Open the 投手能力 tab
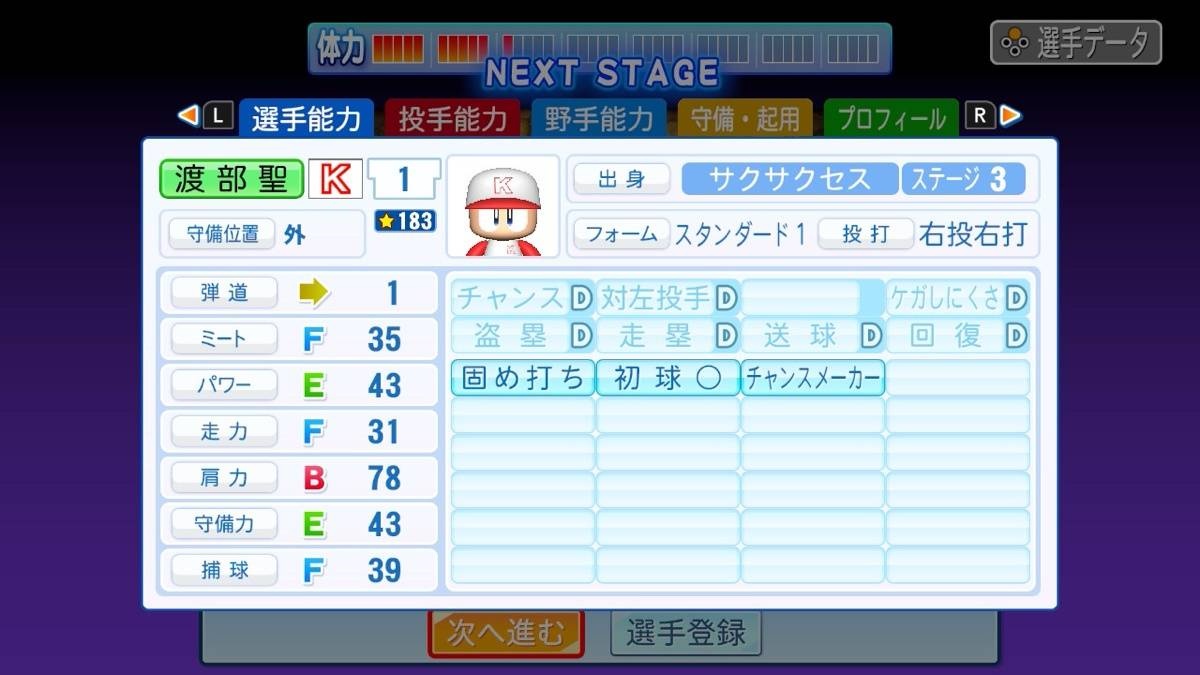The width and height of the screenshot is (1200, 675). [x=452, y=119]
